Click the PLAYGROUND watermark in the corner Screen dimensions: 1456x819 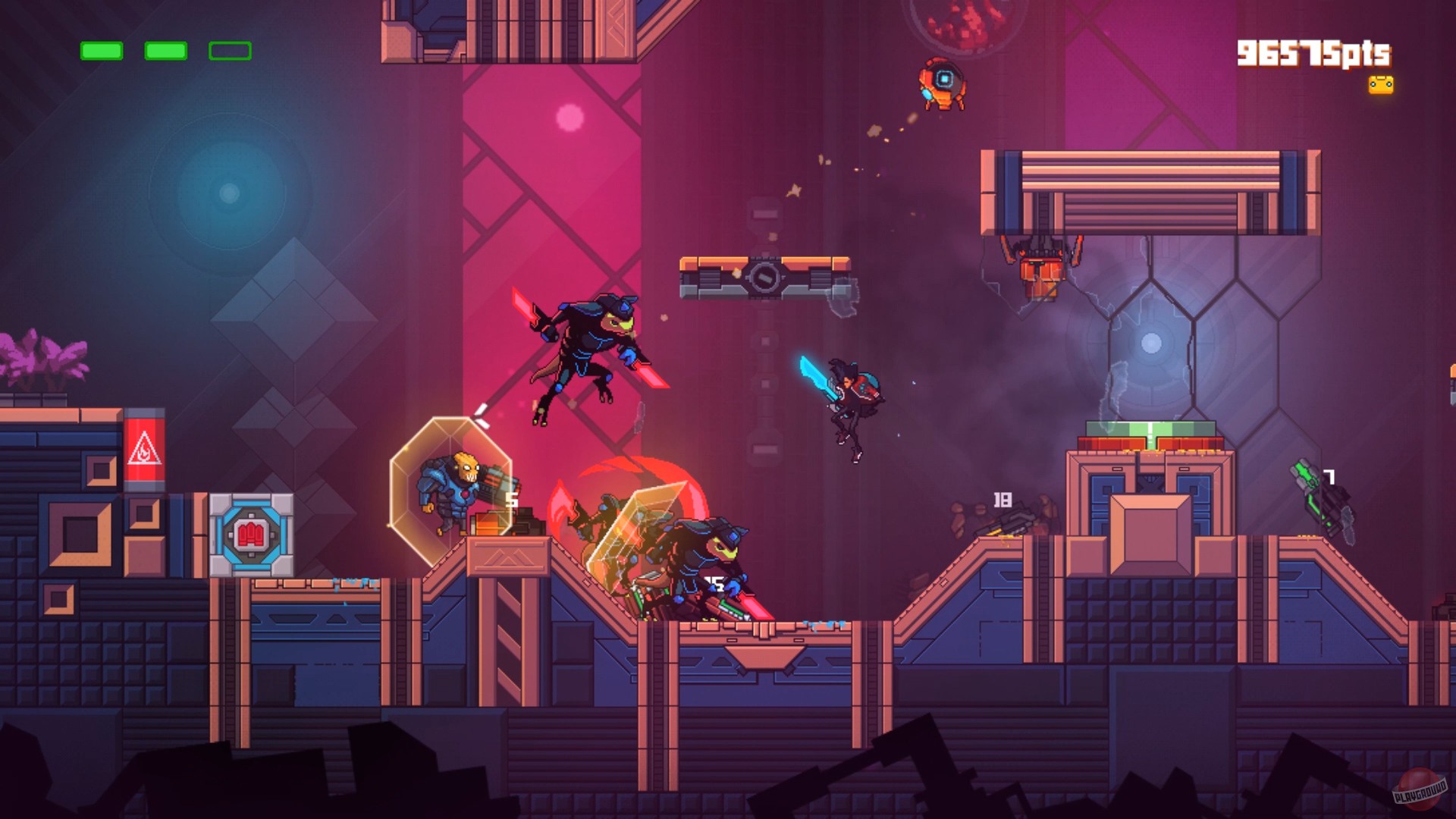point(1421,790)
